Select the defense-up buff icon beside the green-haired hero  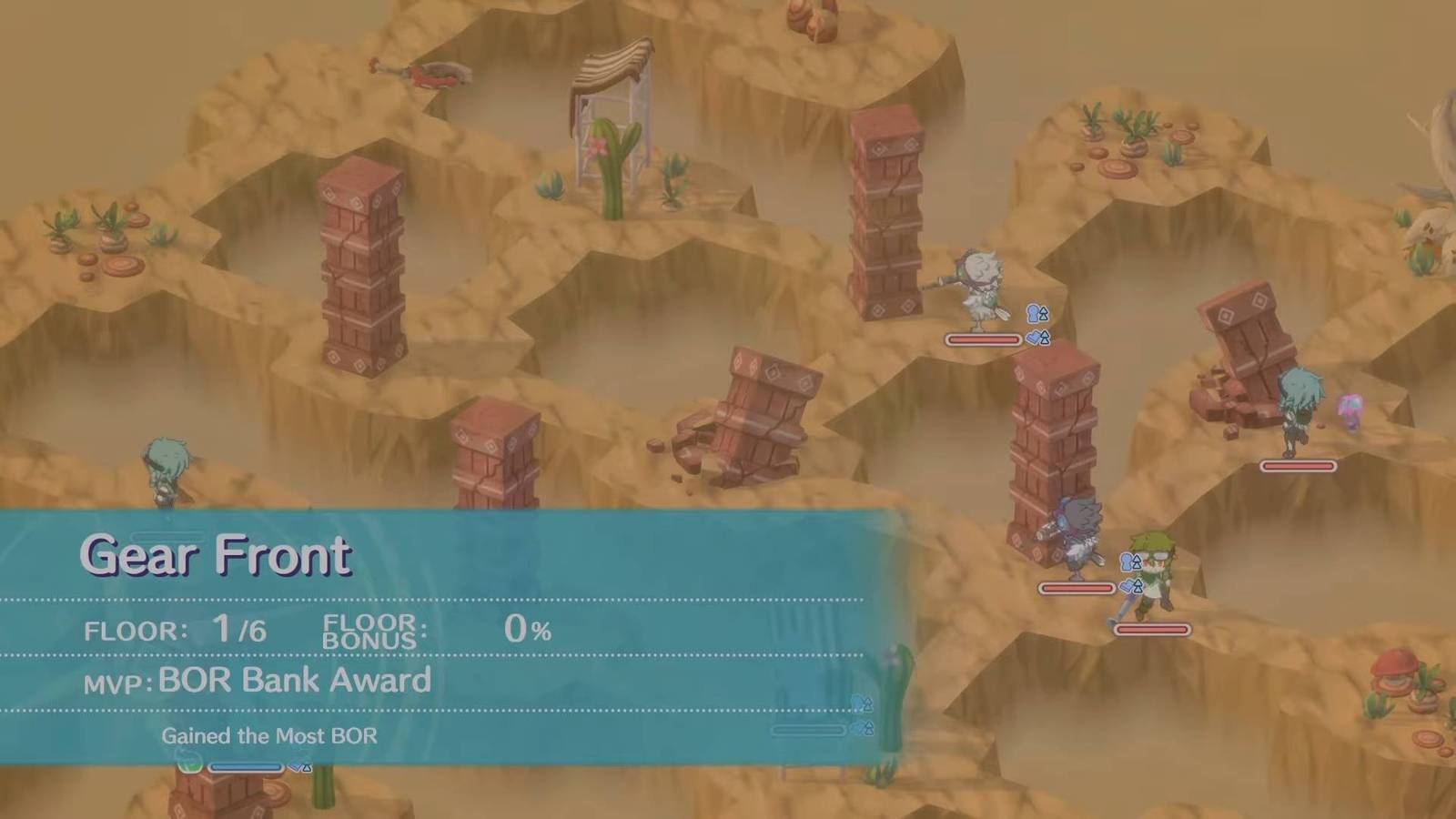pyautogui.click(x=1130, y=587)
